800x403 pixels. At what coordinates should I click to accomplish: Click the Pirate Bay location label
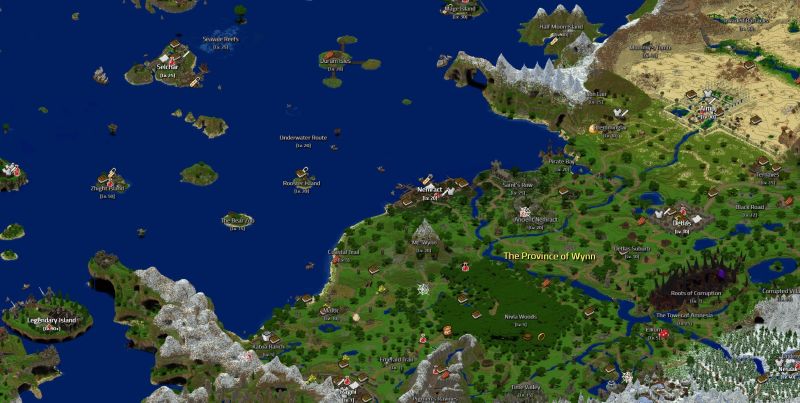561,160
